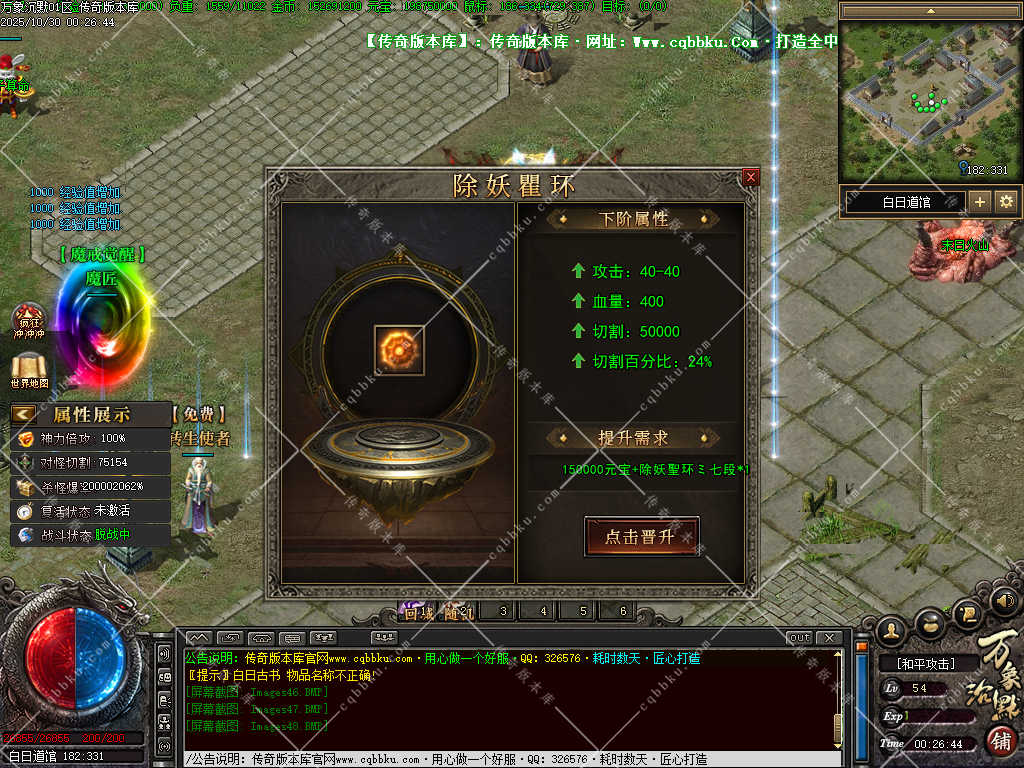This screenshot has width=1024, height=768.
Task: Select the 回城 hotbar slot
Action: click(x=414, y=611)
